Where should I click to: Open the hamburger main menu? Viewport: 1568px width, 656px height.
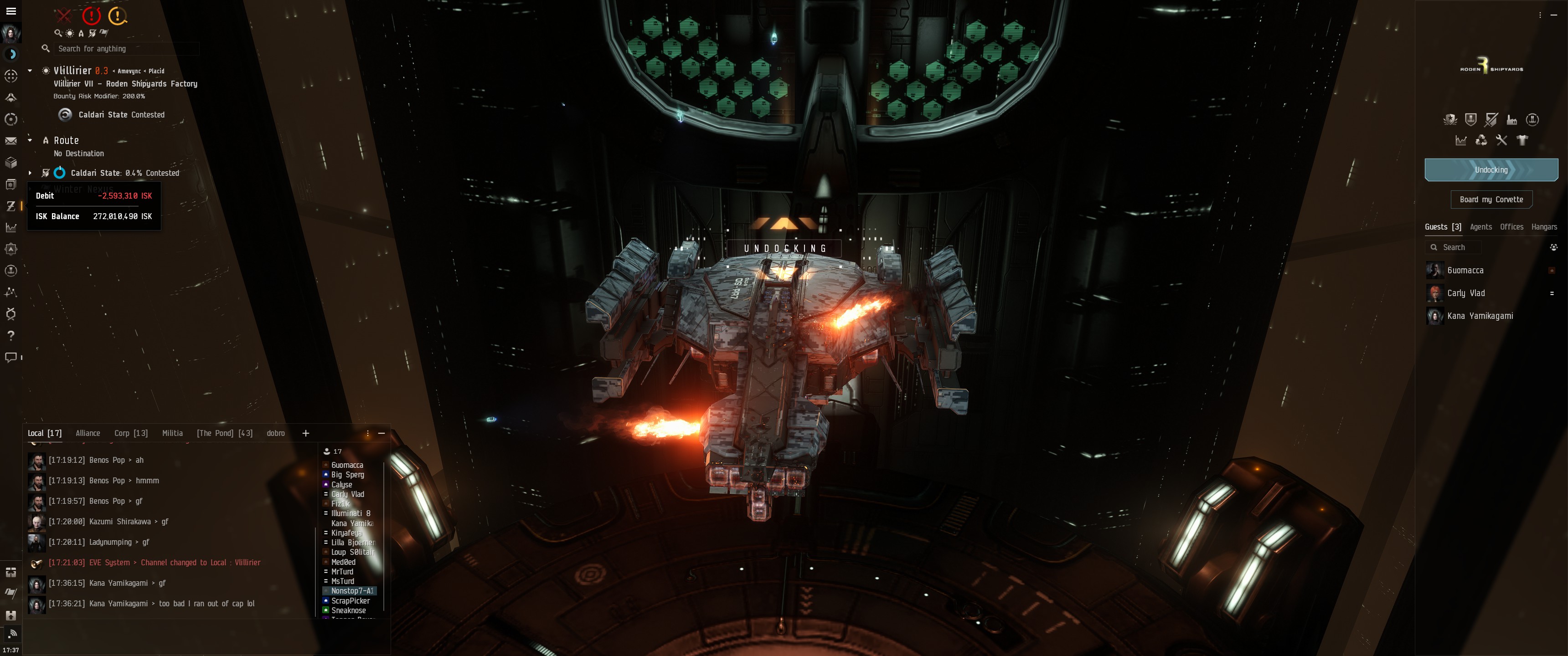pyautogui.click(x=10, y=11)
